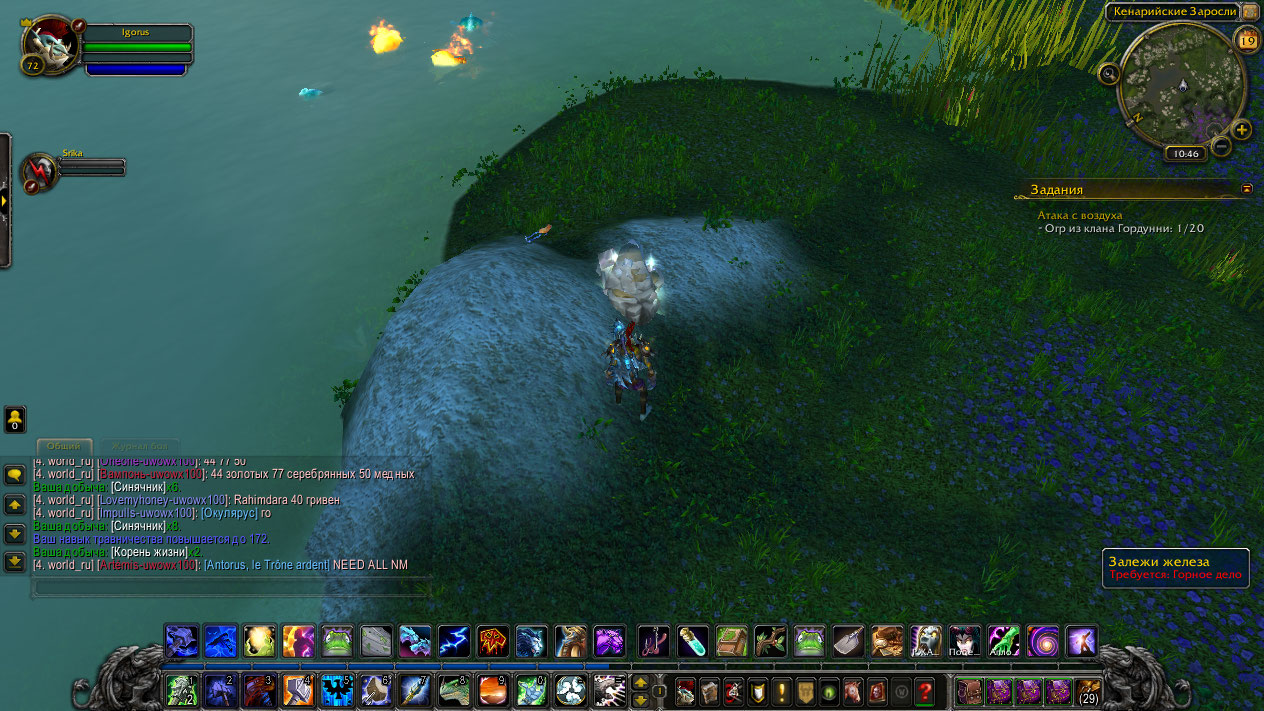Collapse the Задания quest tracker
This screenshot has height=711, width=1264.
[x=1246, y=188]
